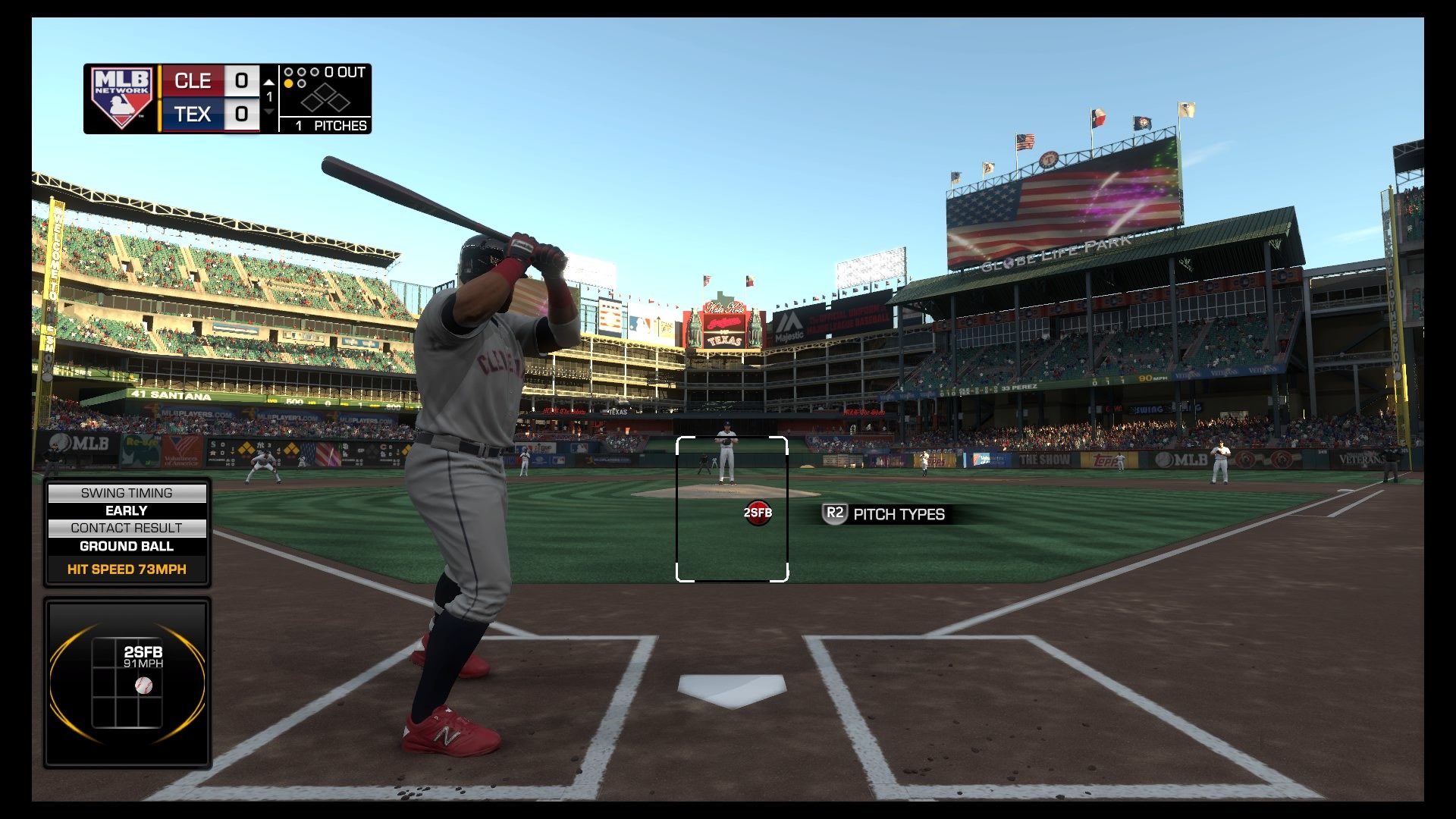This screenshot has height=819, width=1456.
Task: Toggle the second ball indicator dot
Action: (x=302, y=83)
